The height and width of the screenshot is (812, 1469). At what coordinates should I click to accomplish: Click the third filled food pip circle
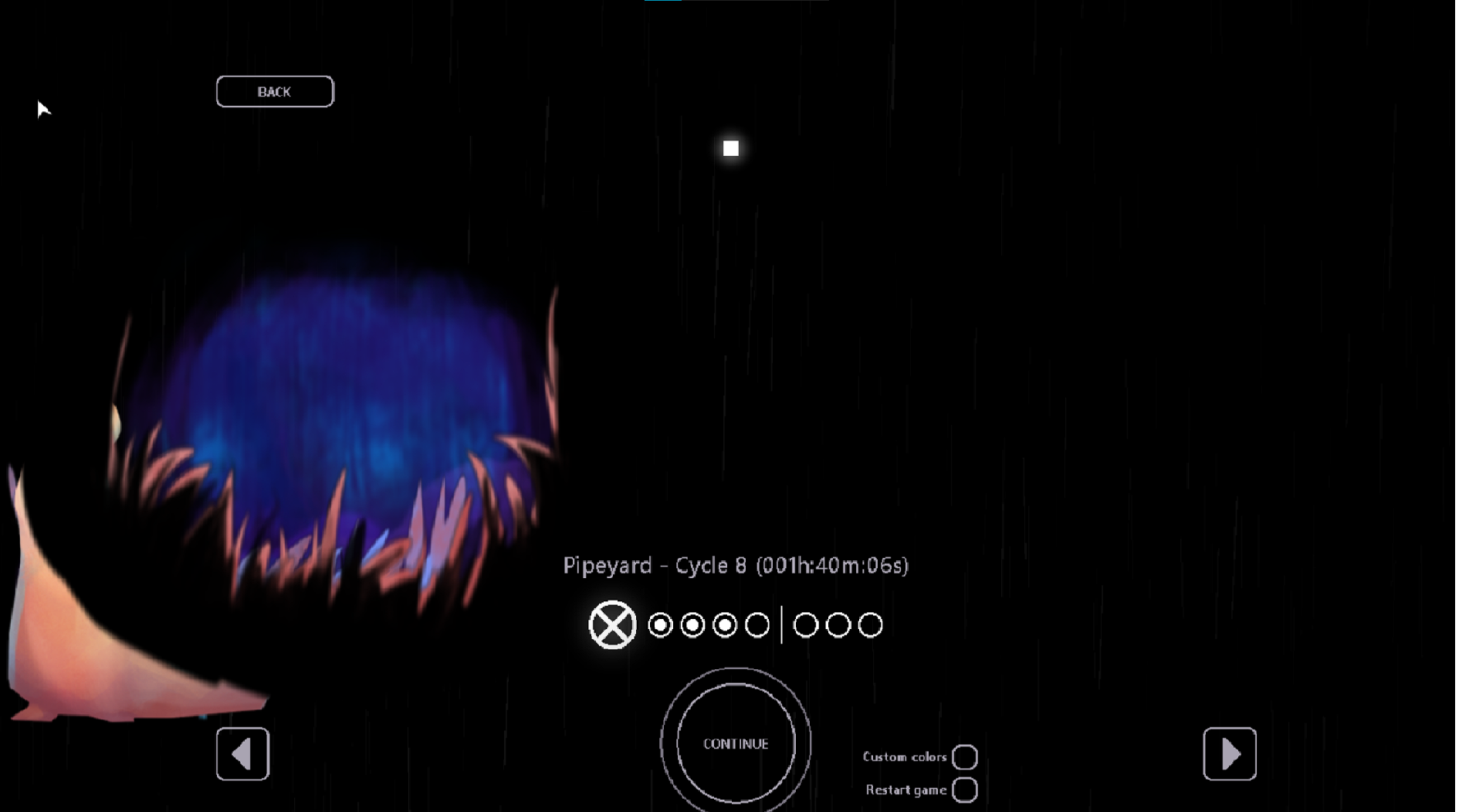pyautogui.click(x=725, y=624)
